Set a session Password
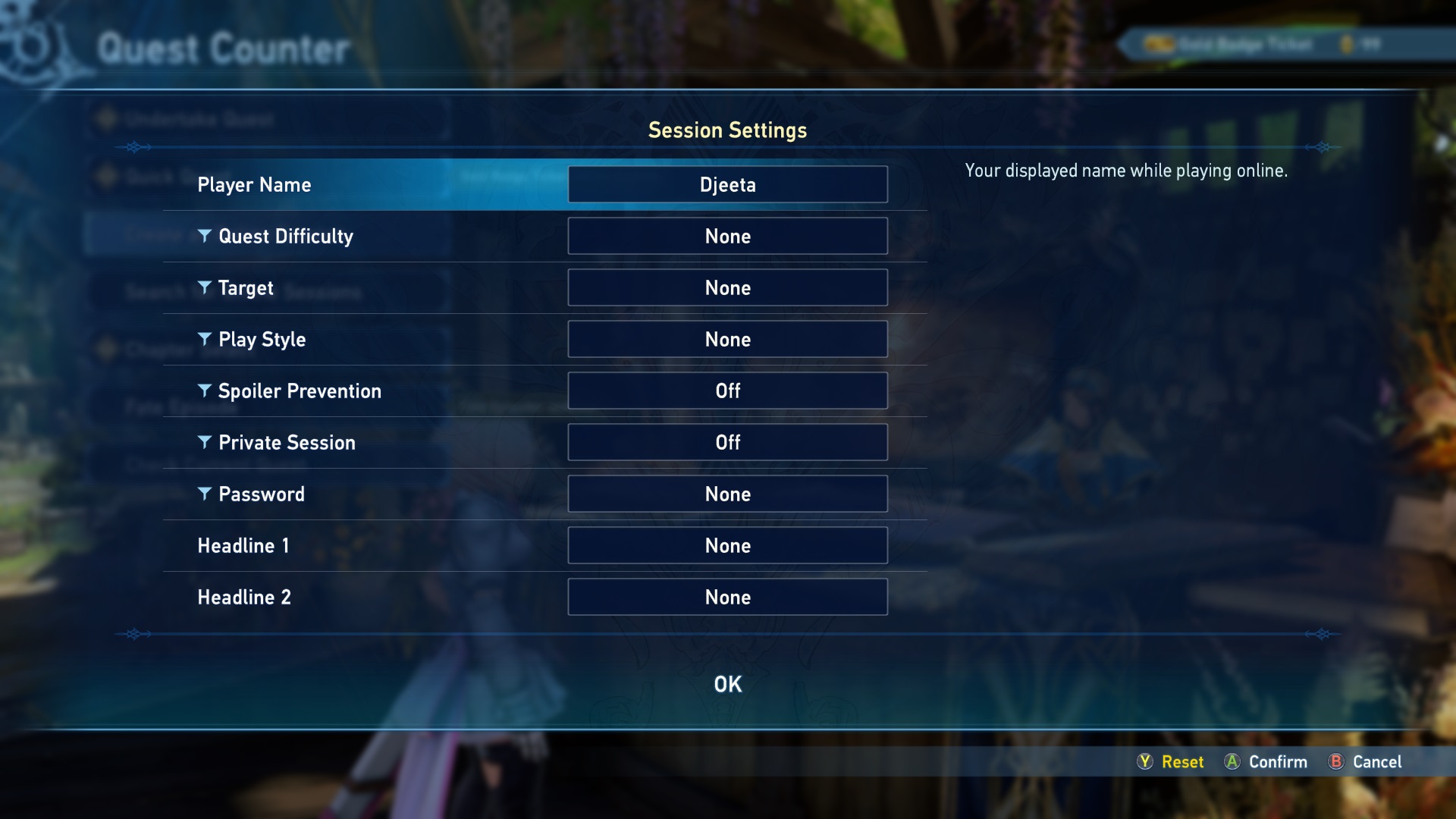 727,494
